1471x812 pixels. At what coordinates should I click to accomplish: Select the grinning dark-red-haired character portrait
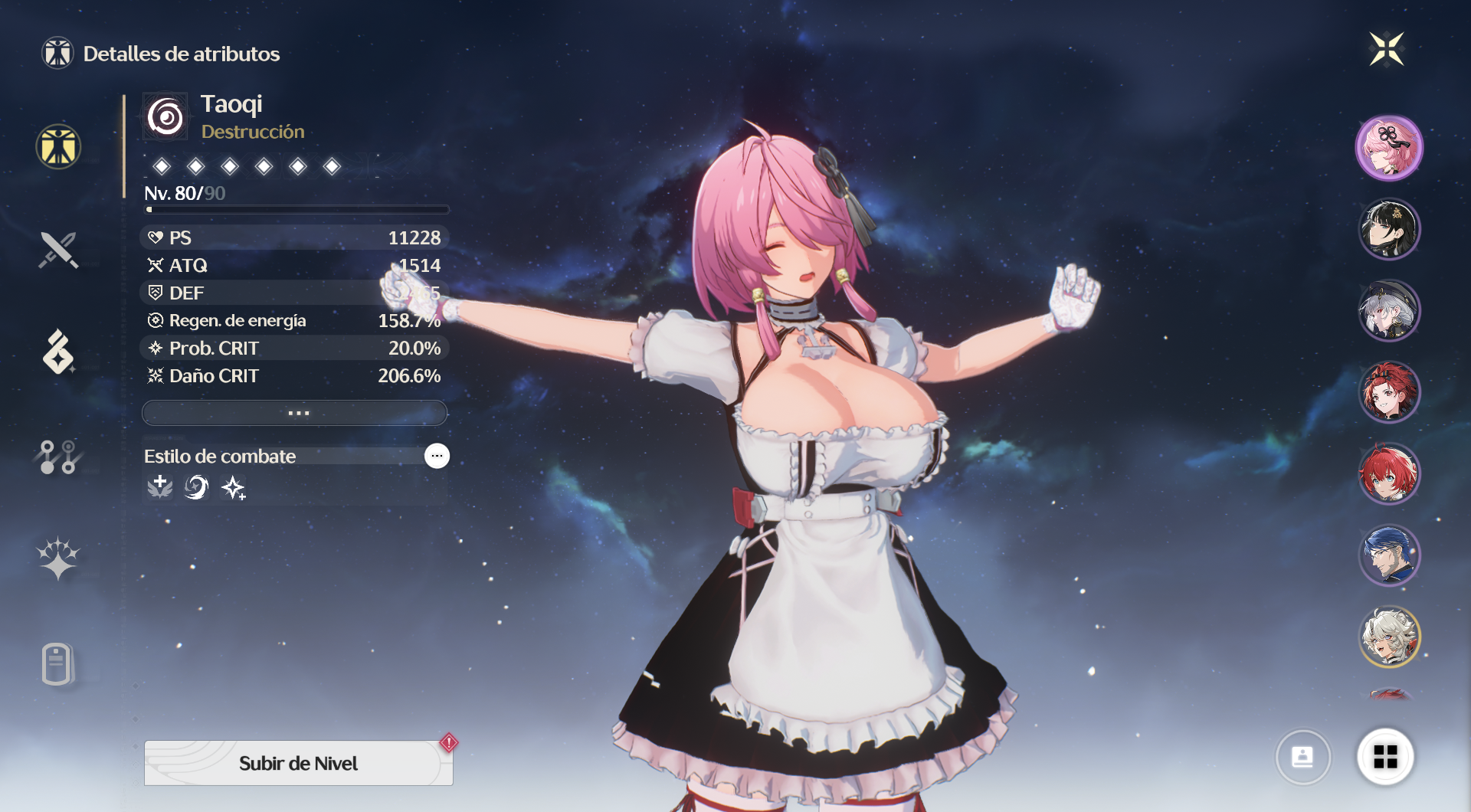(1389, 392)
